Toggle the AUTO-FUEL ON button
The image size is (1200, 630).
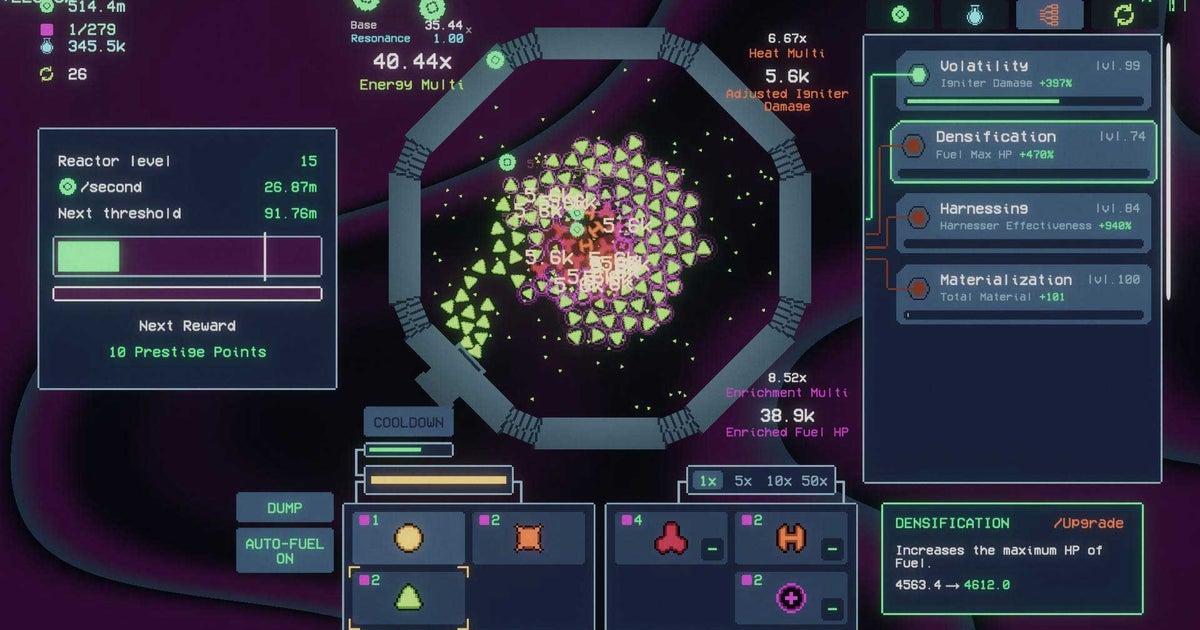(285, 551)
